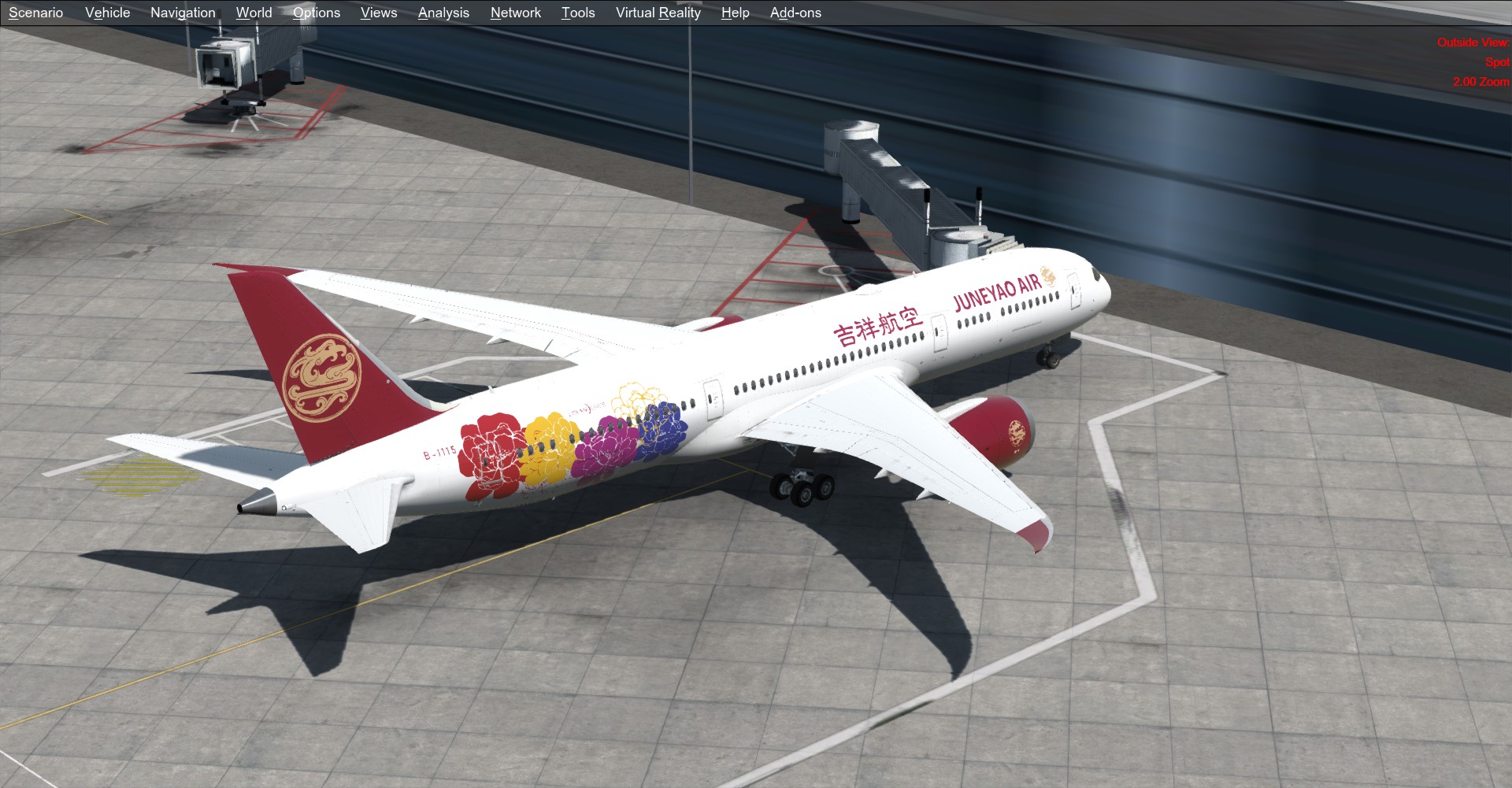The width and height of the screenshot is (1512, 788).
Task: Open the World menu
Action: coord(253,13)
